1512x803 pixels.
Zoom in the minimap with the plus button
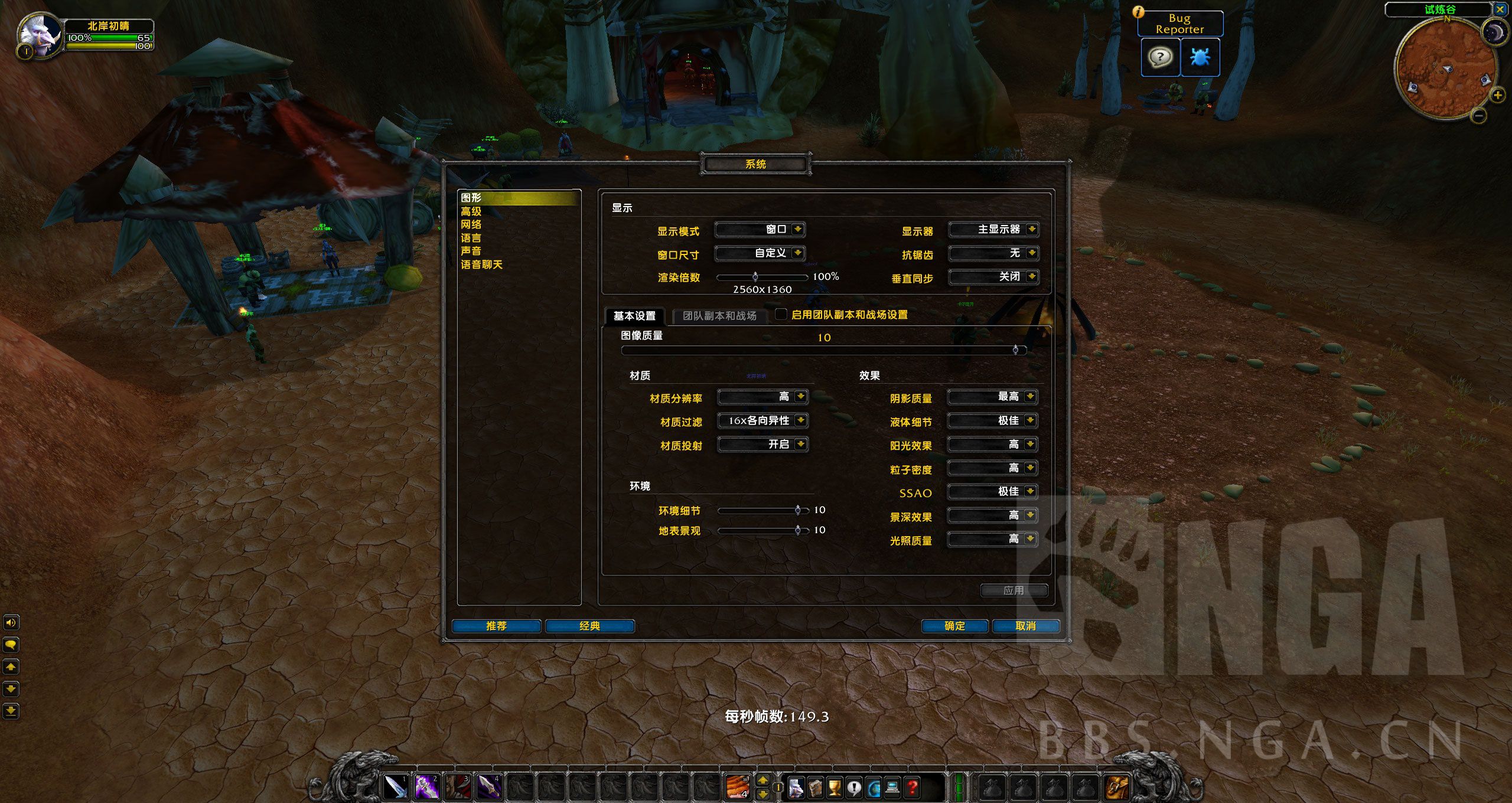(1497, 94)
